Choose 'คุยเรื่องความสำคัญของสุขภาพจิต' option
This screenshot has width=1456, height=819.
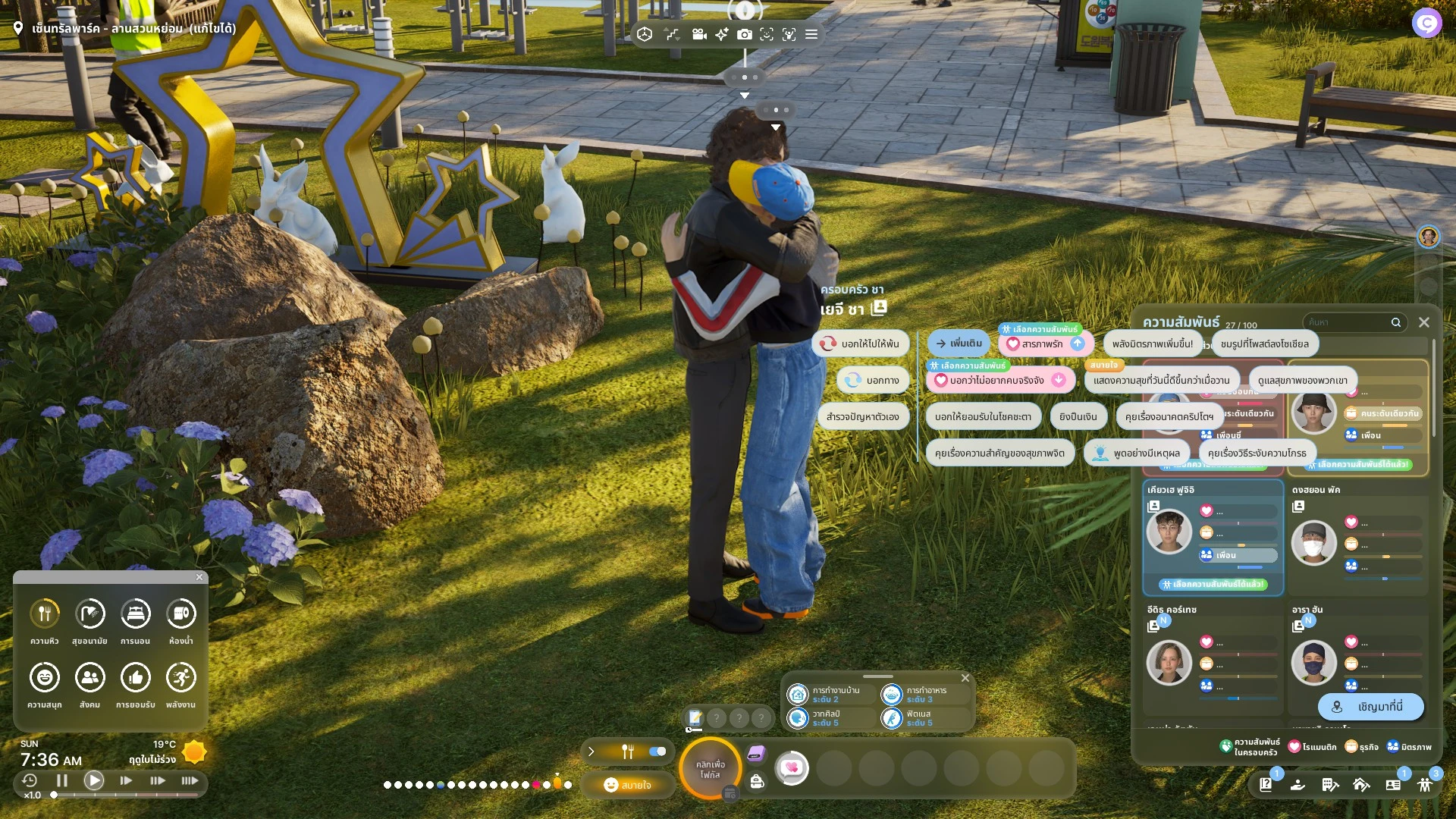point(999,453)
